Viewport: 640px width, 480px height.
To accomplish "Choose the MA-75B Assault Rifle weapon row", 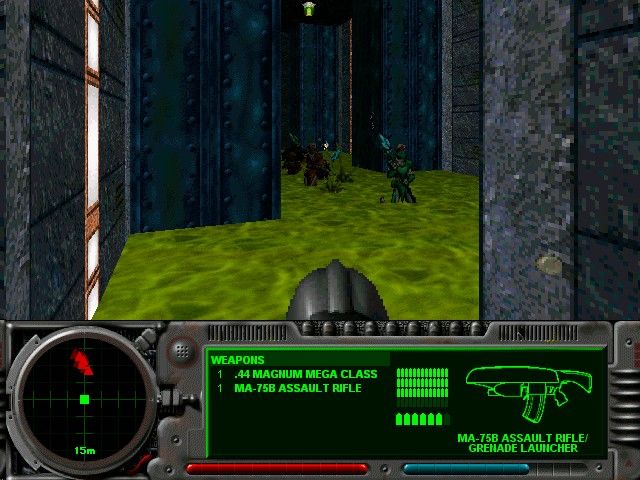I will [x=297, y=387].
